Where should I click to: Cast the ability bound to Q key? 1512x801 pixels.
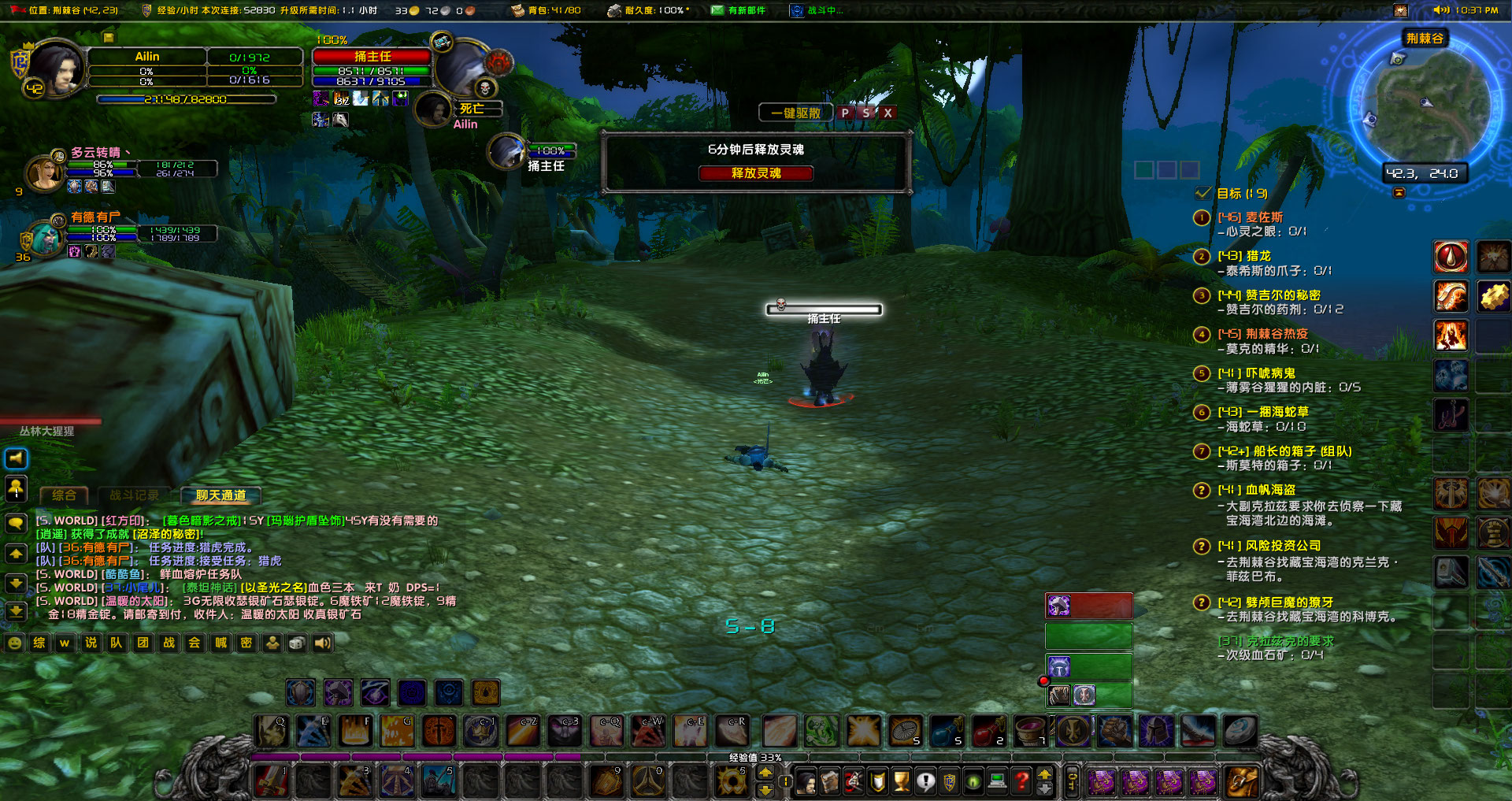tap(272, 729)
